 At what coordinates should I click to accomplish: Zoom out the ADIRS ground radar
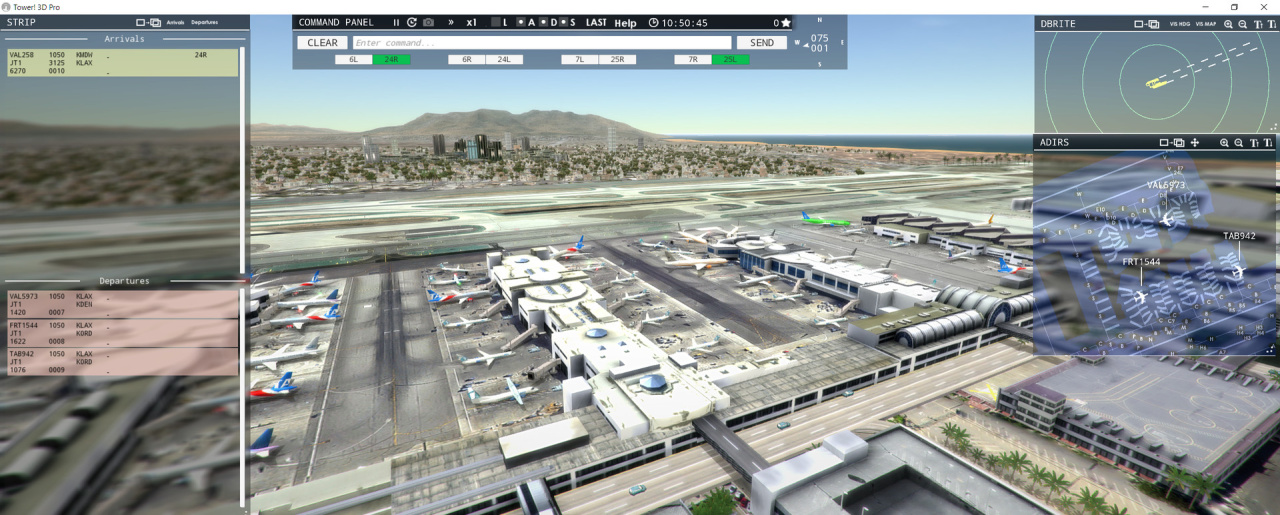tap(1239, 143)
